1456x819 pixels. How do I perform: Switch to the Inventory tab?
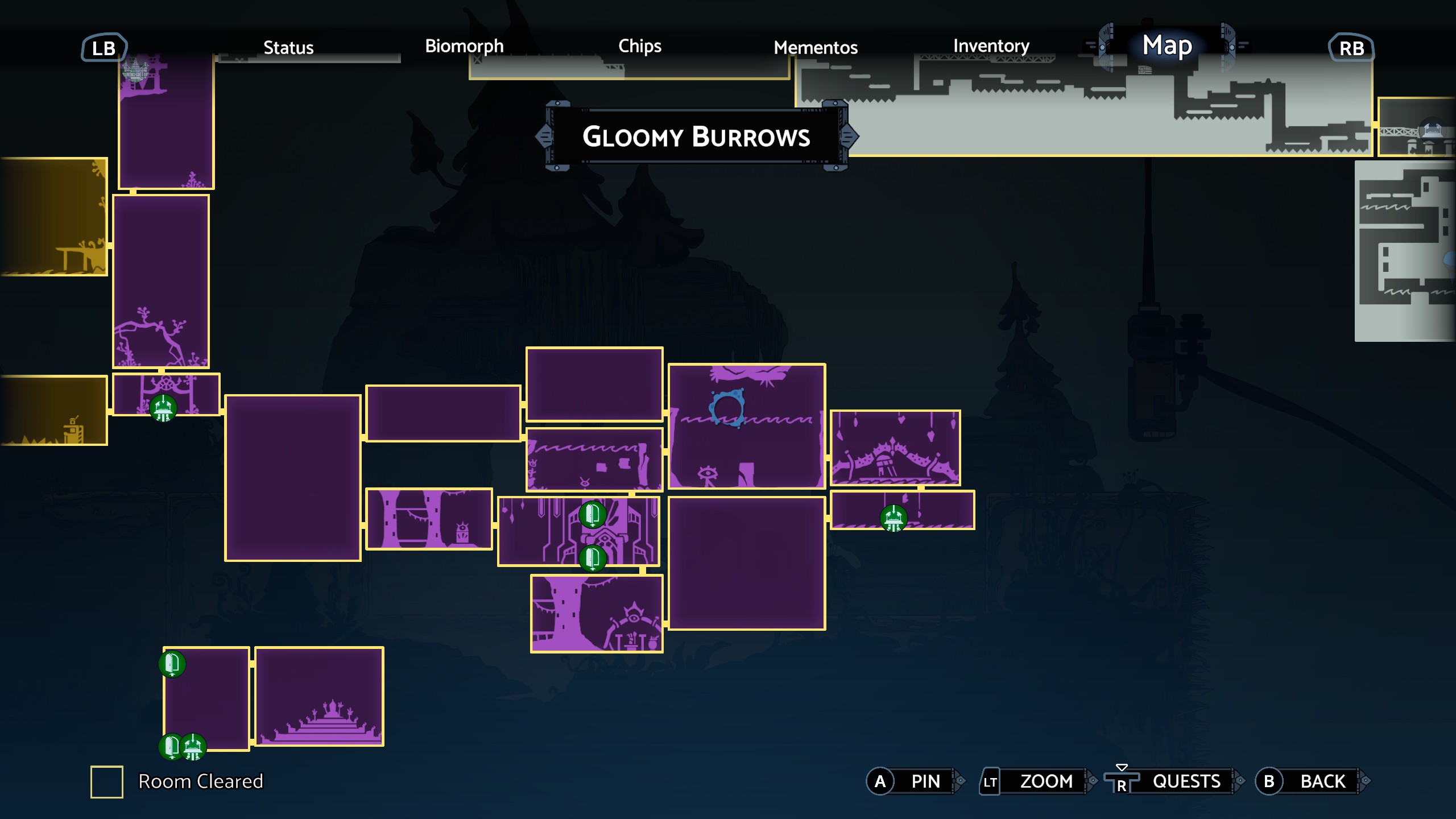tap(991, 47)
